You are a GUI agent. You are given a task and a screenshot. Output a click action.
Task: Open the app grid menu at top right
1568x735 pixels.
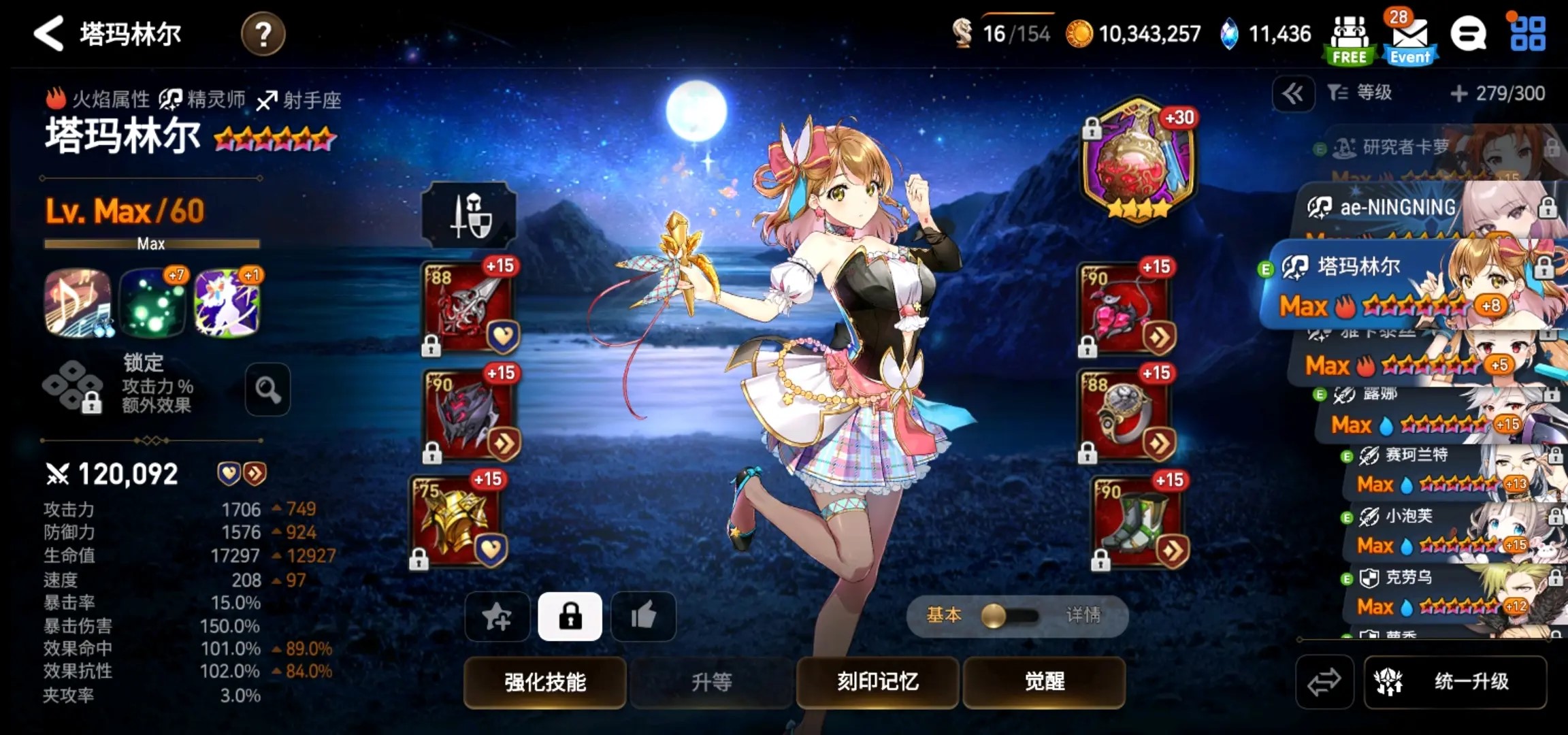1532,34
